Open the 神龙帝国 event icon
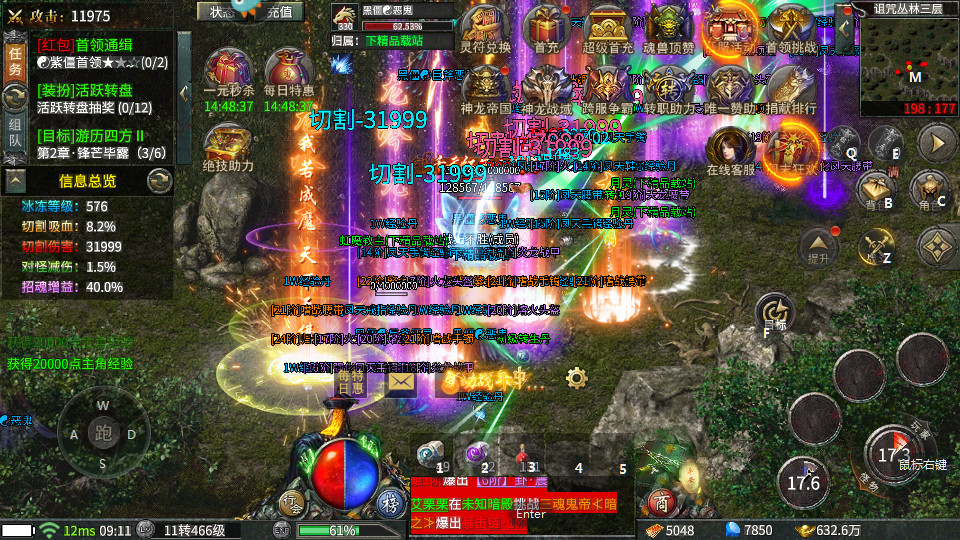 point(485,88)
